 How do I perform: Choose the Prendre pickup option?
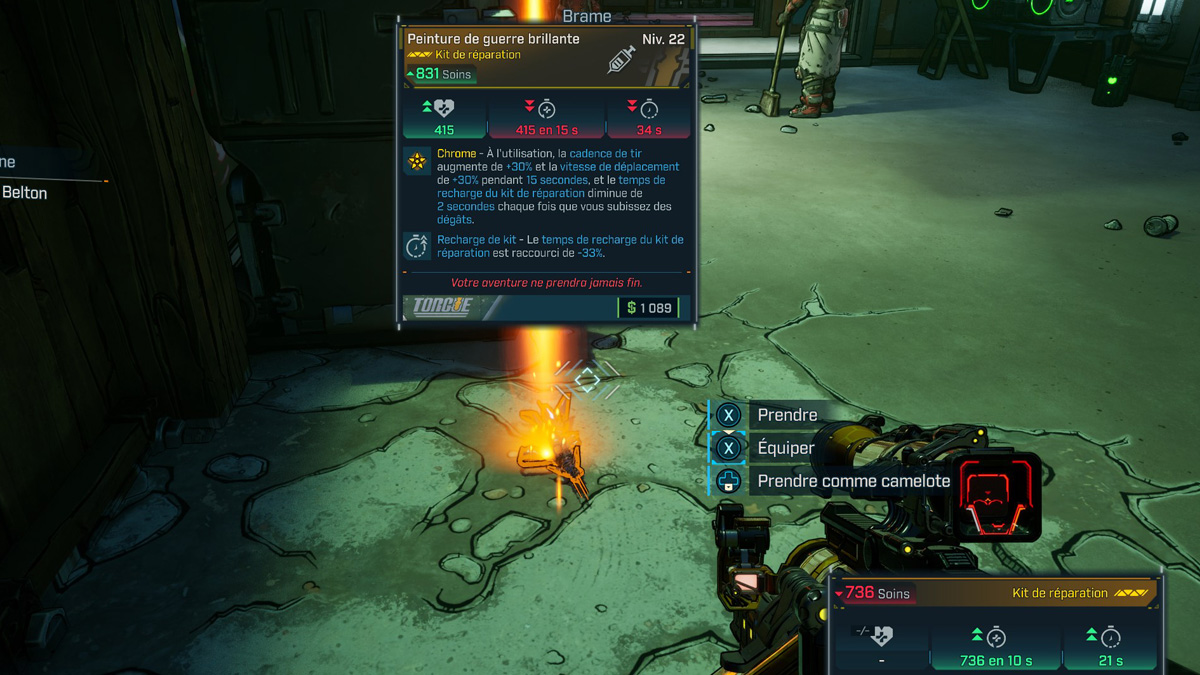point(786,415)
